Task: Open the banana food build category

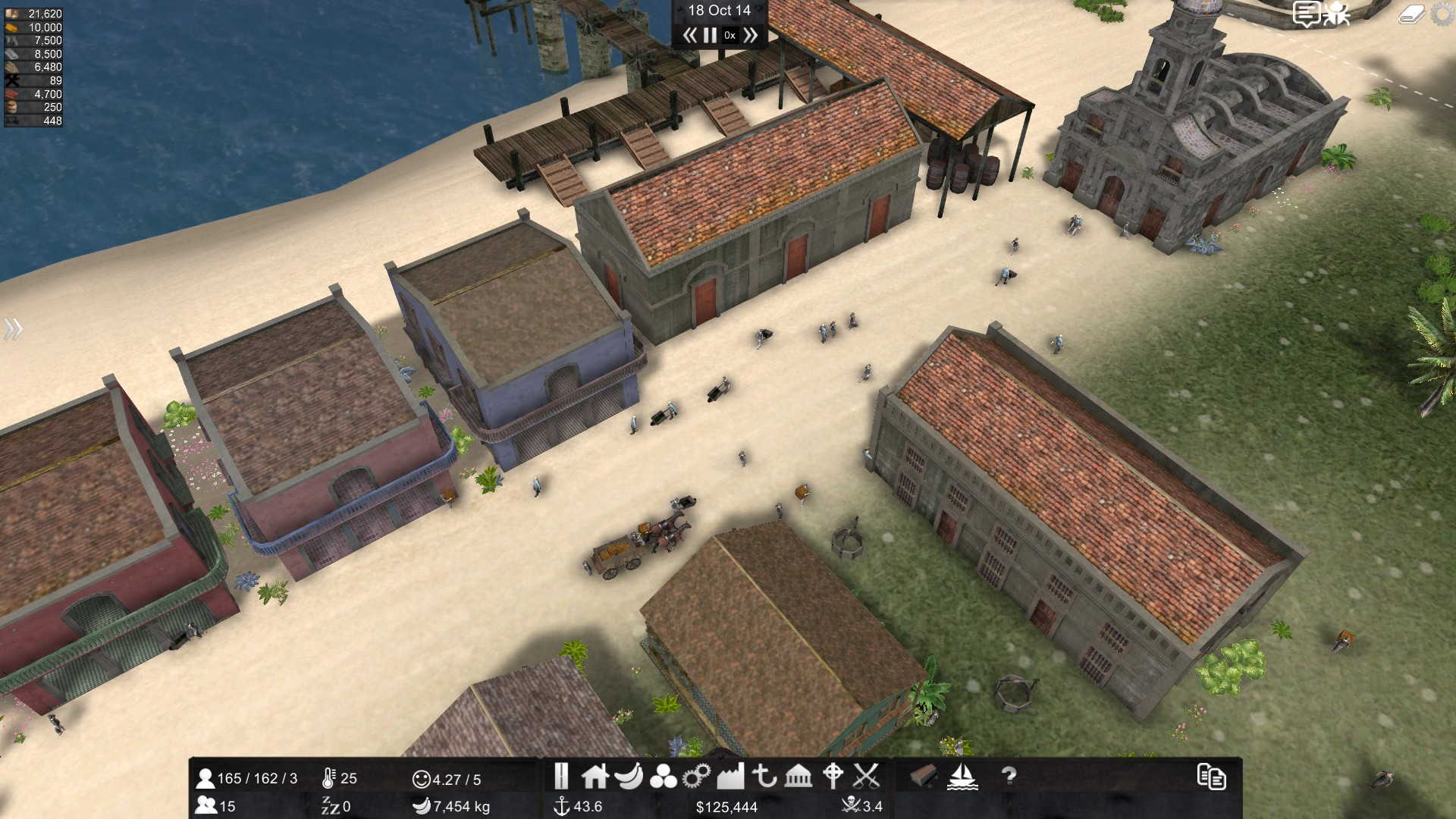Action: coord(629,776)
